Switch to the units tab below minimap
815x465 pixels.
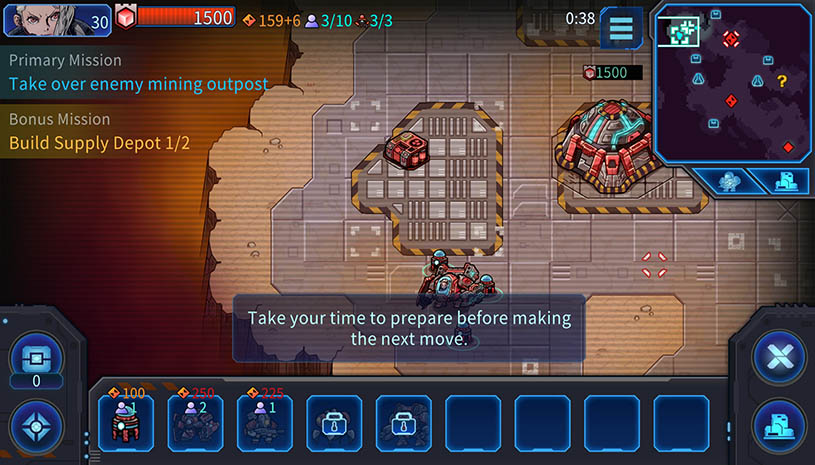tap(731, 181)
